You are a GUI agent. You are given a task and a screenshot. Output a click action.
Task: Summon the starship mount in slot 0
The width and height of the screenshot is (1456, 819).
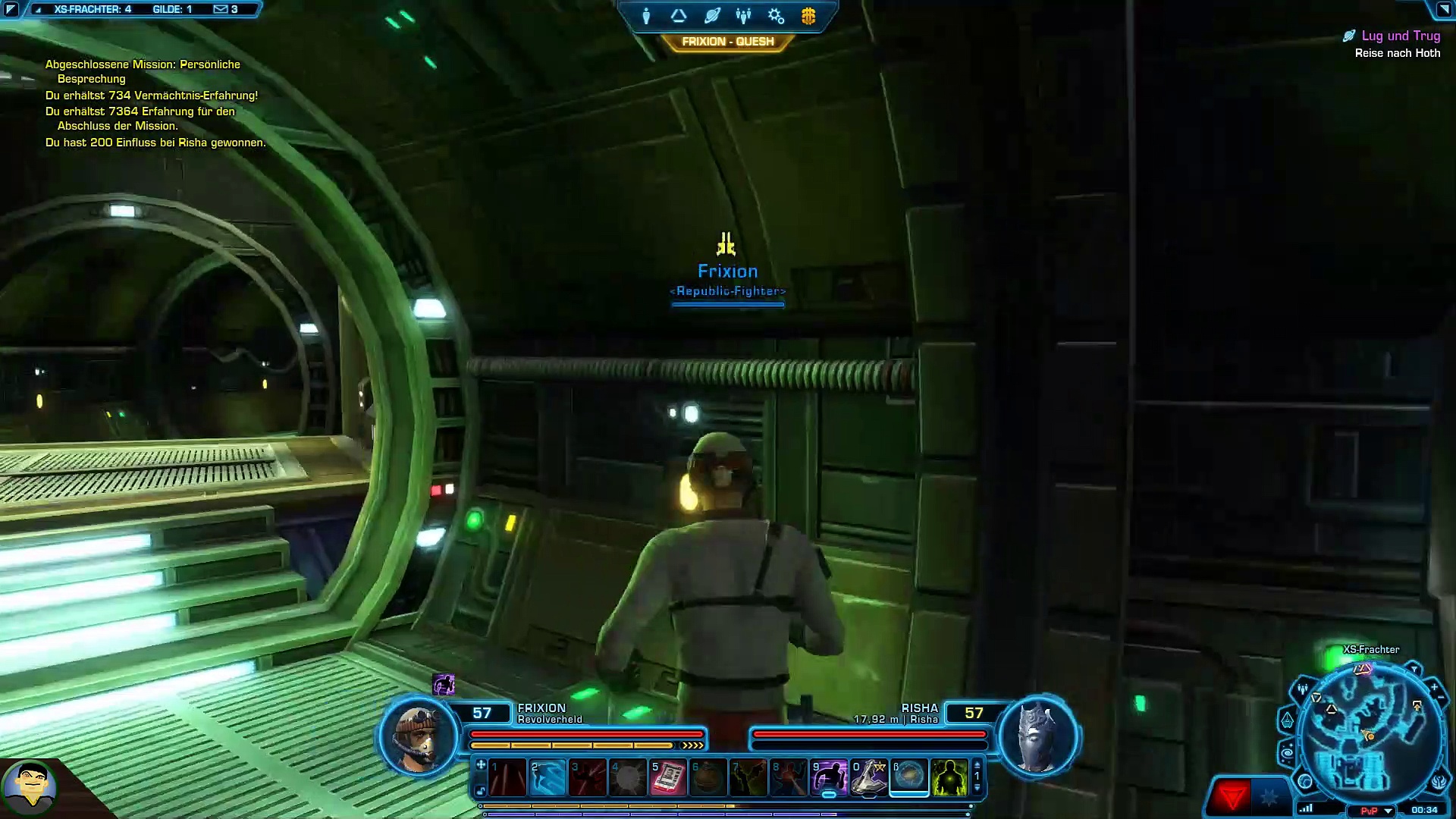(x=869, y=778)
